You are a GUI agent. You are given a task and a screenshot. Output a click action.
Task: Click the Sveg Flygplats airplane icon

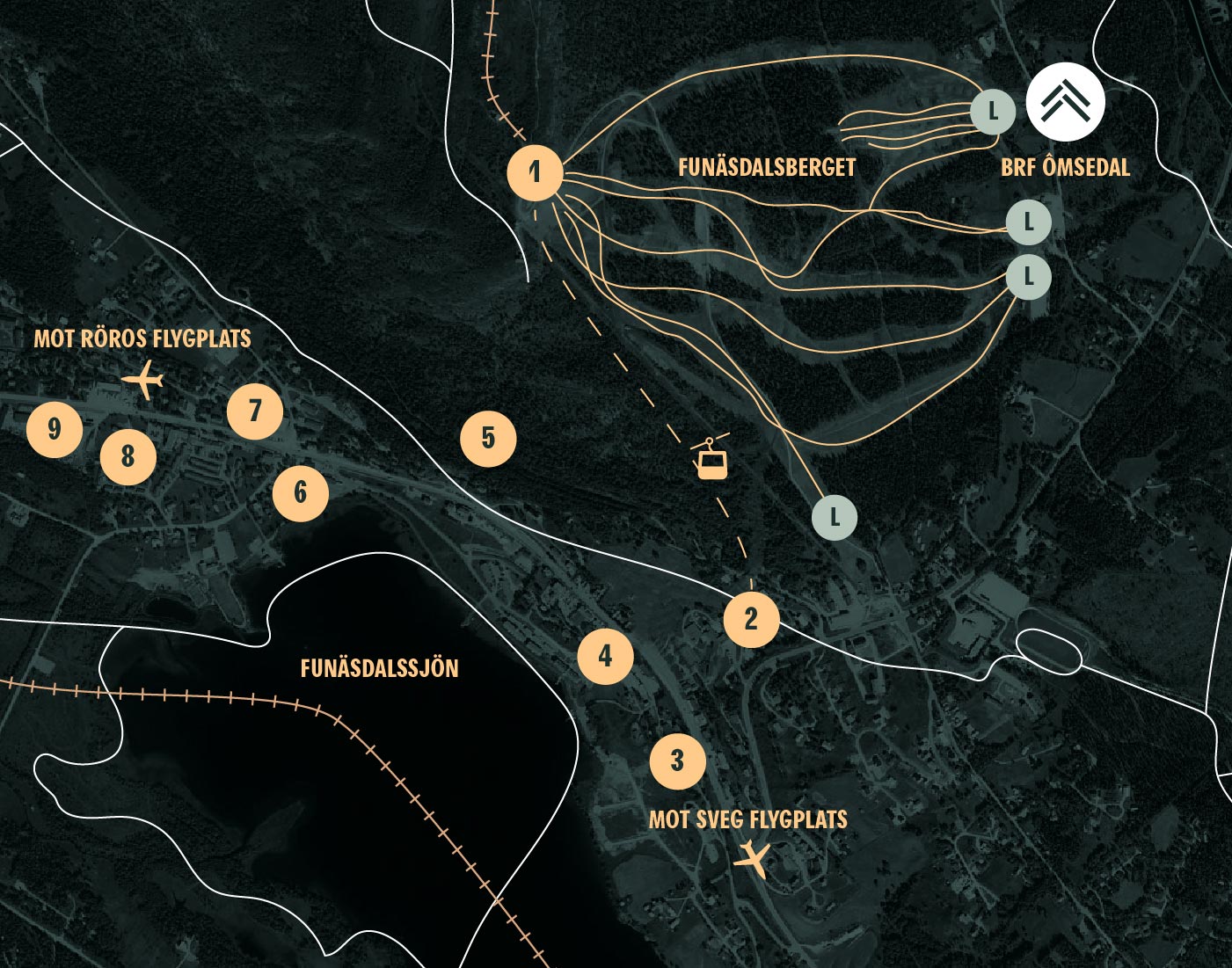point(752,857)
